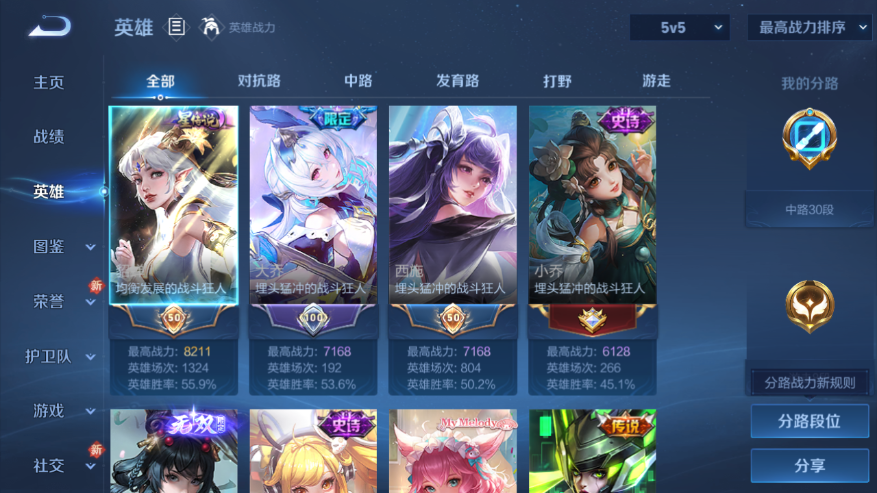This screenshot has height=493, width=877.
Task: Go back using the return arrow
Action: pyautogui.click(x=49, y=27)
